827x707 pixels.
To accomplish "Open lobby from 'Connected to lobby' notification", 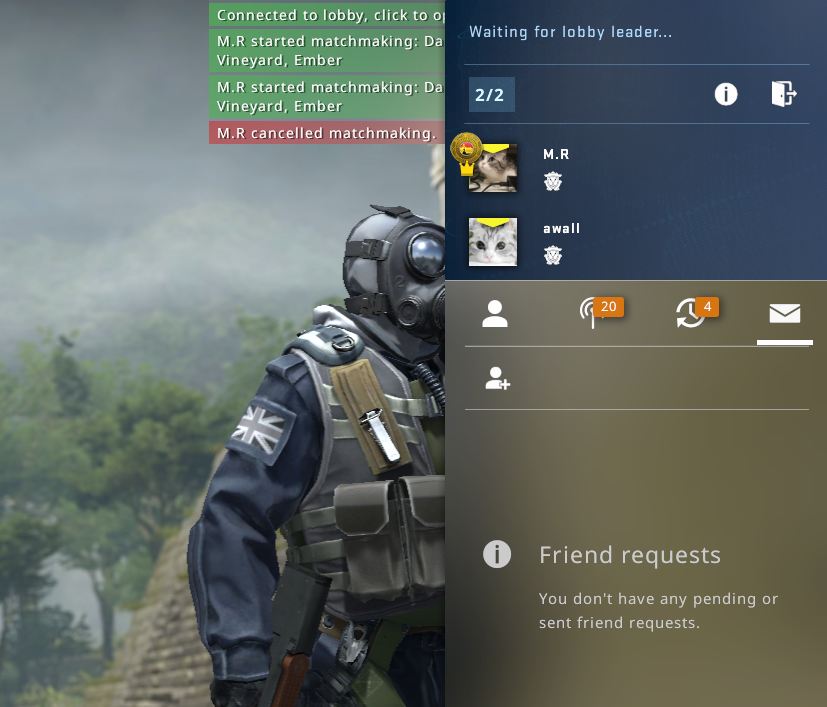I will pyautogui.click(x=327, y=15).
